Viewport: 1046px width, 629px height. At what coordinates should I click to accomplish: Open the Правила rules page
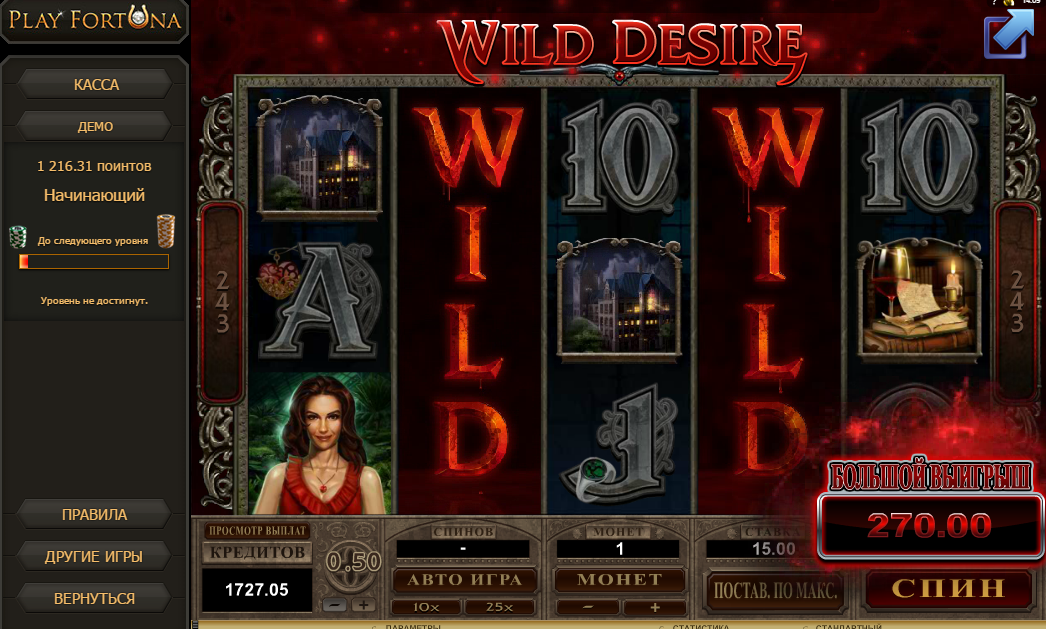[94, 515]
